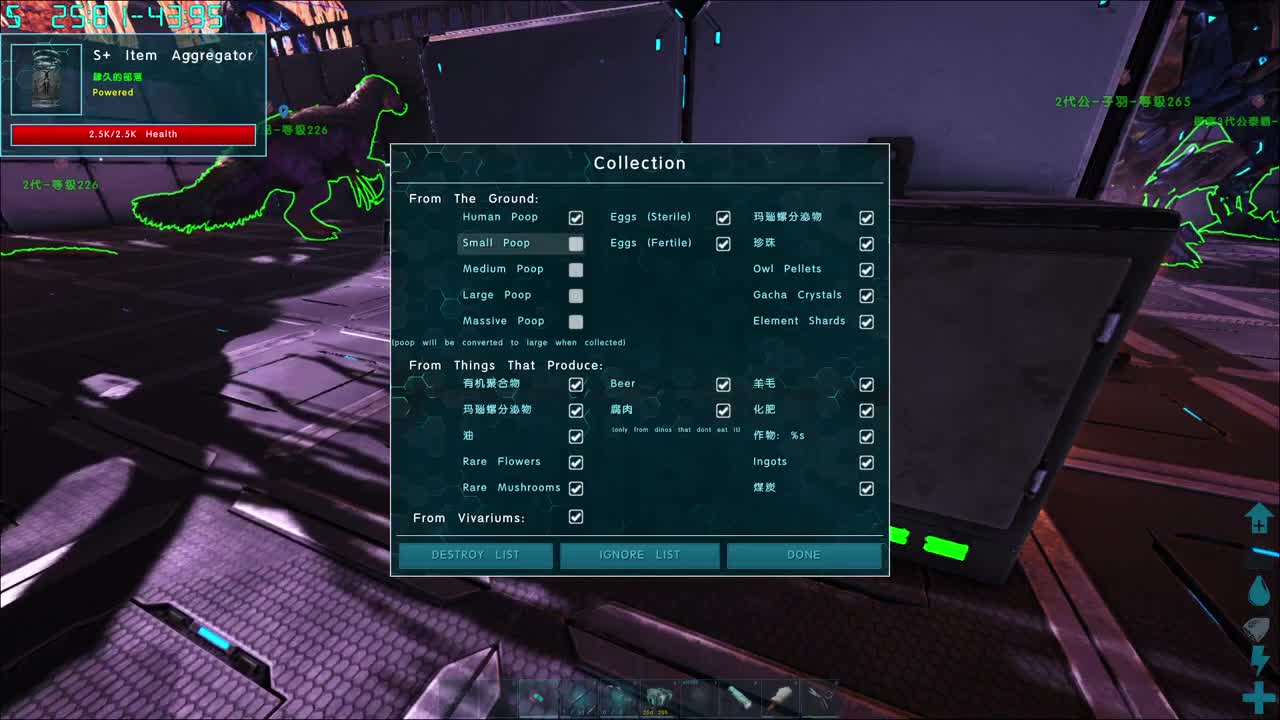The height and width of the screenshot is (720, 1280).
Task: Toggle Gacha Crystals checkbox
Action: point(867,296)
